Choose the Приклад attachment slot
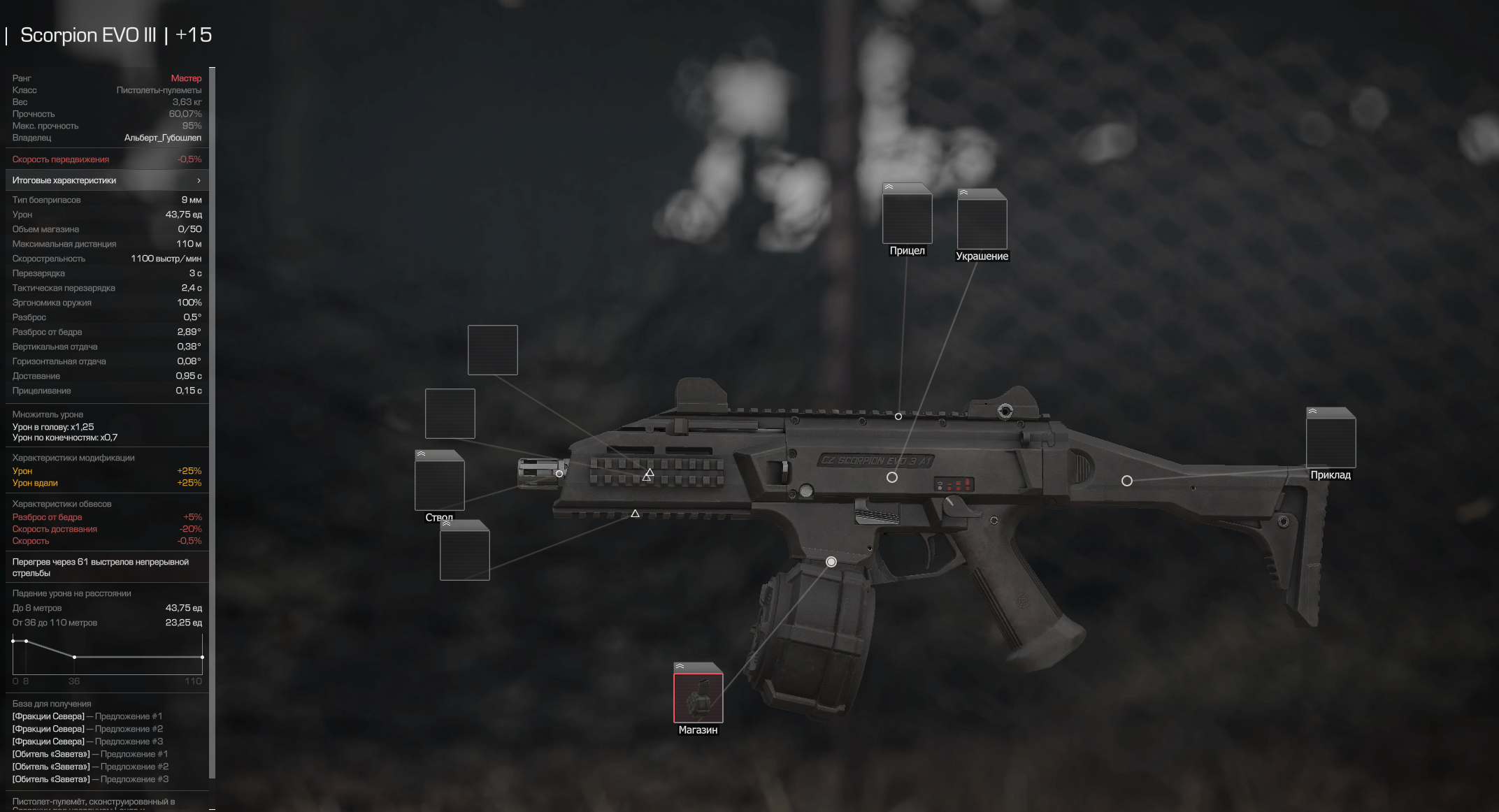Image resolution: width=1499 pixels, height=812 pixels. pyautogui.click(x=1331, y=442)
